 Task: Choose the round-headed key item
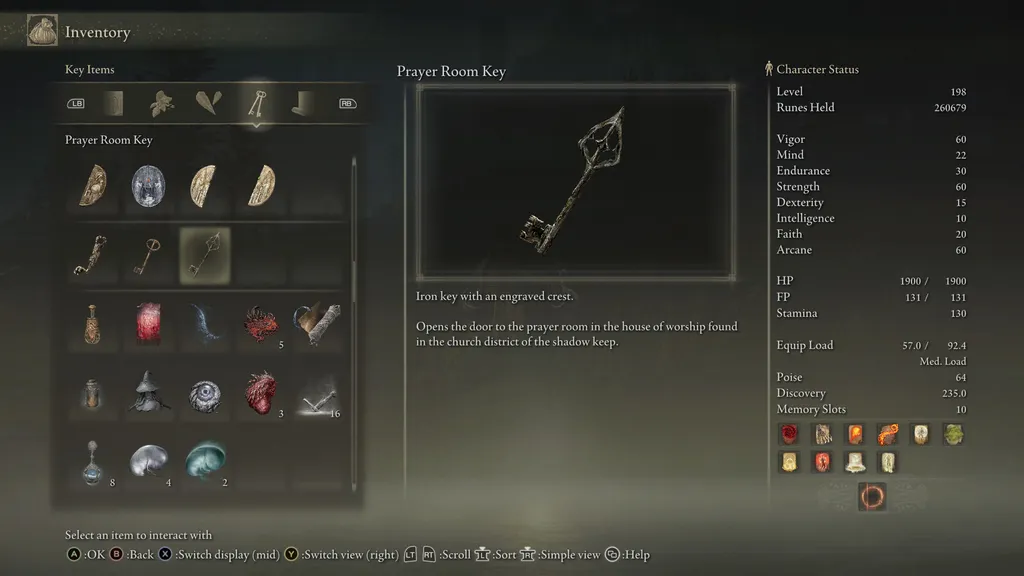pyautogui.click(x=149, y=256)
